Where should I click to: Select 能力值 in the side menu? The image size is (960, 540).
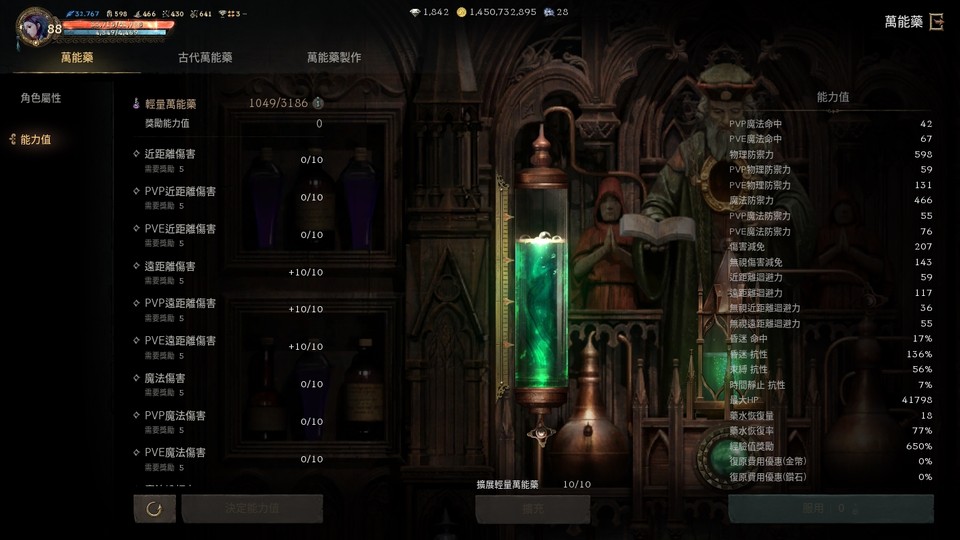point(35,140)
